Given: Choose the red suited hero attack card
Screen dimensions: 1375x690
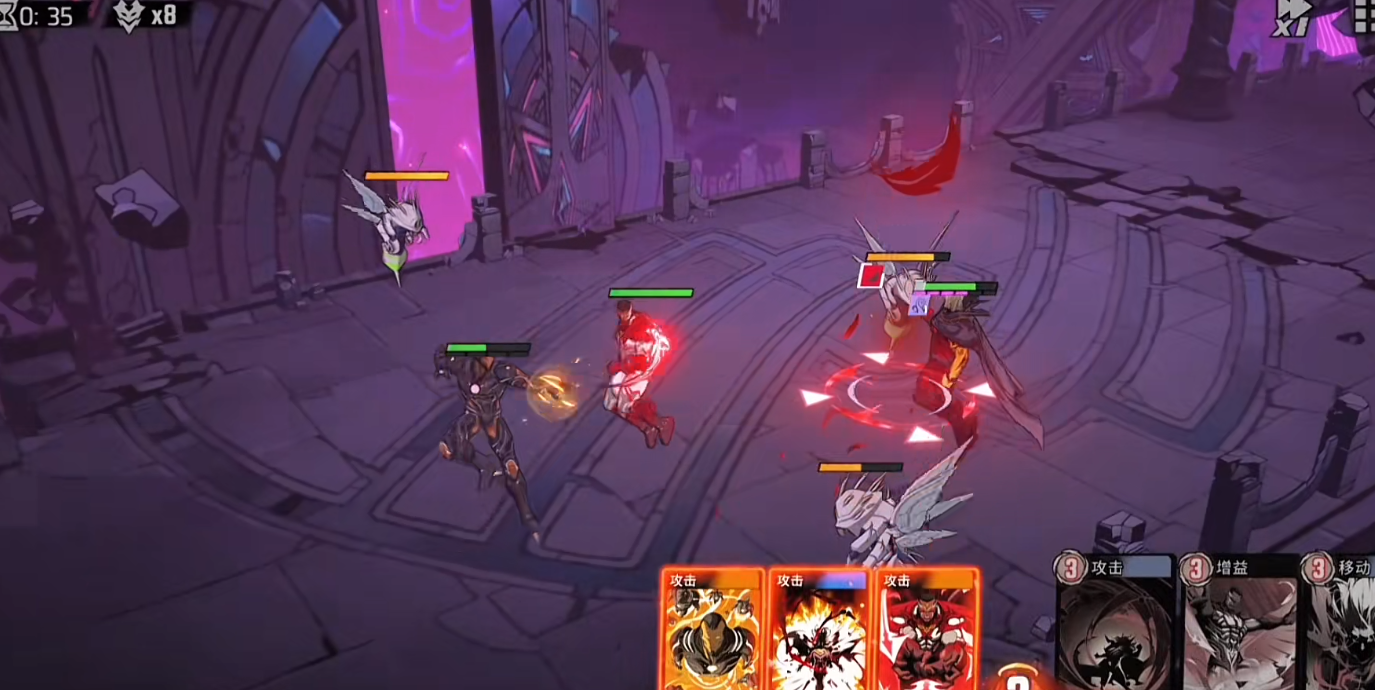Looking at the screenshot, I should (x=927, y=630).
